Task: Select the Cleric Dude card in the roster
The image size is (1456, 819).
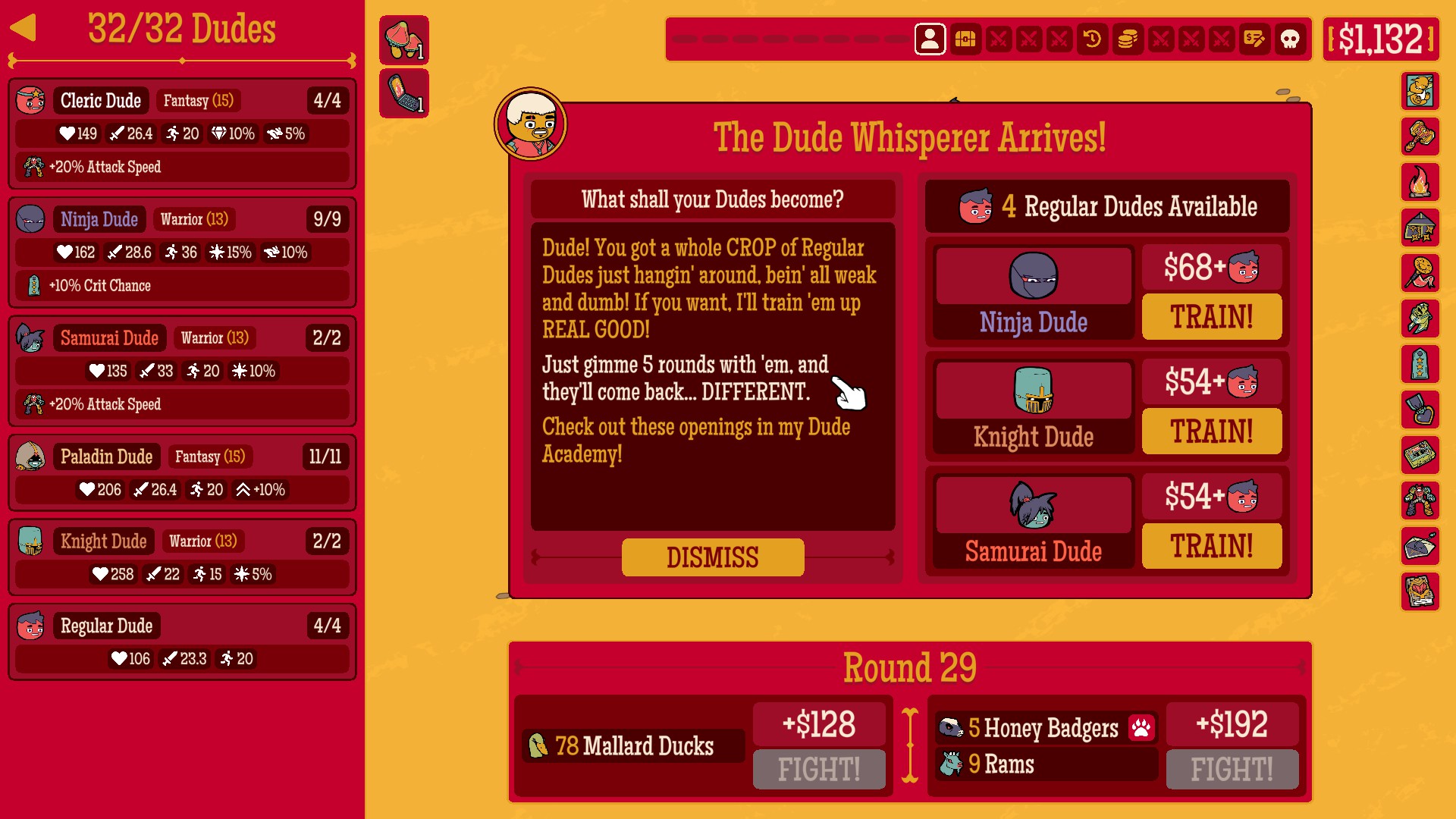Action: pyautogui.click(x=182, y=133)
